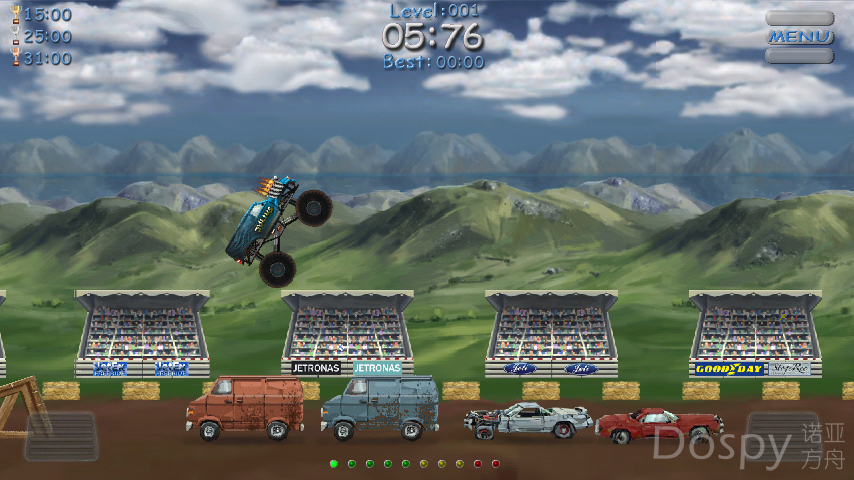This screenshot has width=854, height=480.
Task: Tap the left translucent pedal control
Action: coord(61,436)
